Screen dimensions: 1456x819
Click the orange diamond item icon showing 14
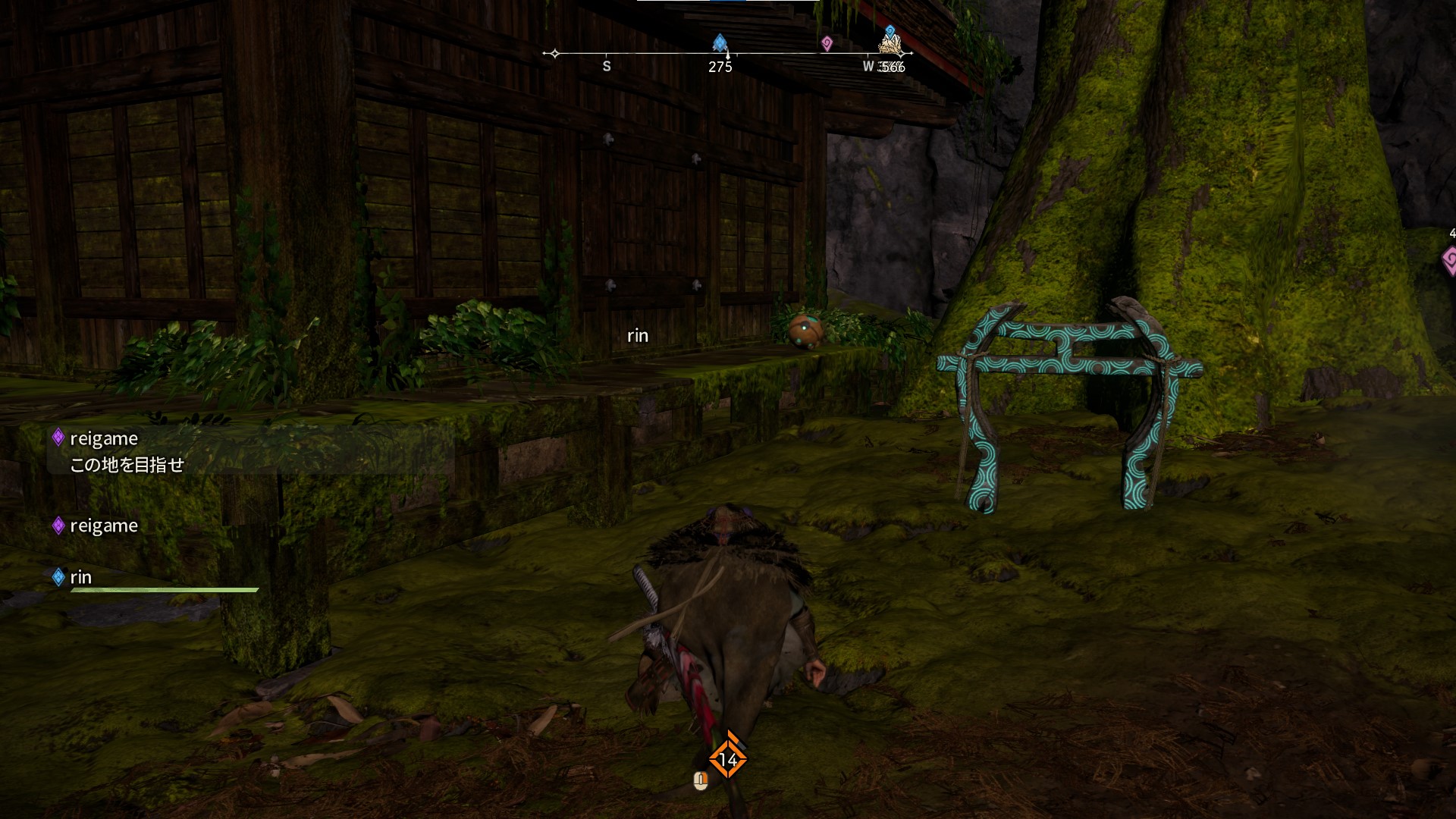coord(727,759)
